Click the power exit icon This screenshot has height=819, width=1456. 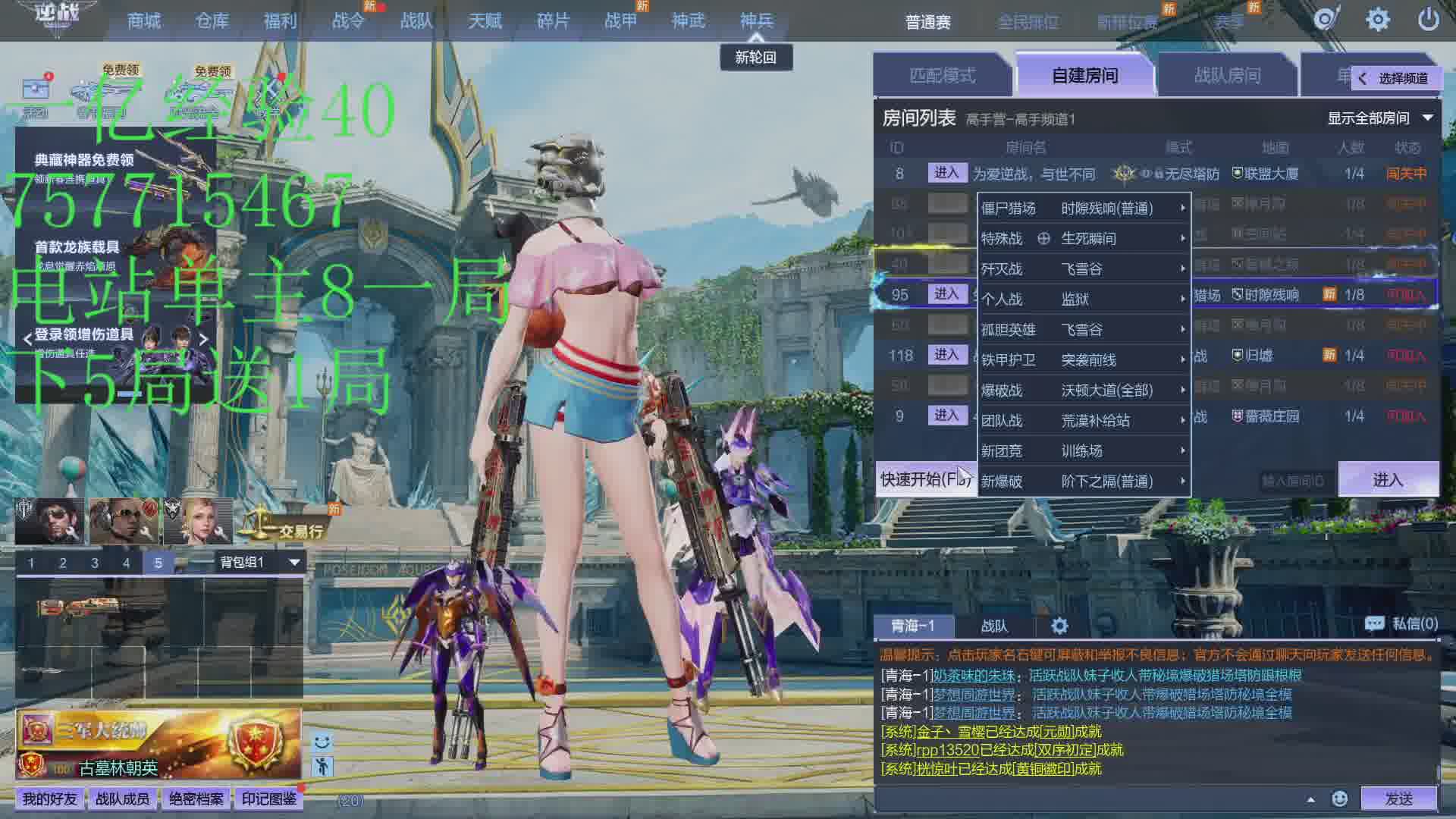1428,20
